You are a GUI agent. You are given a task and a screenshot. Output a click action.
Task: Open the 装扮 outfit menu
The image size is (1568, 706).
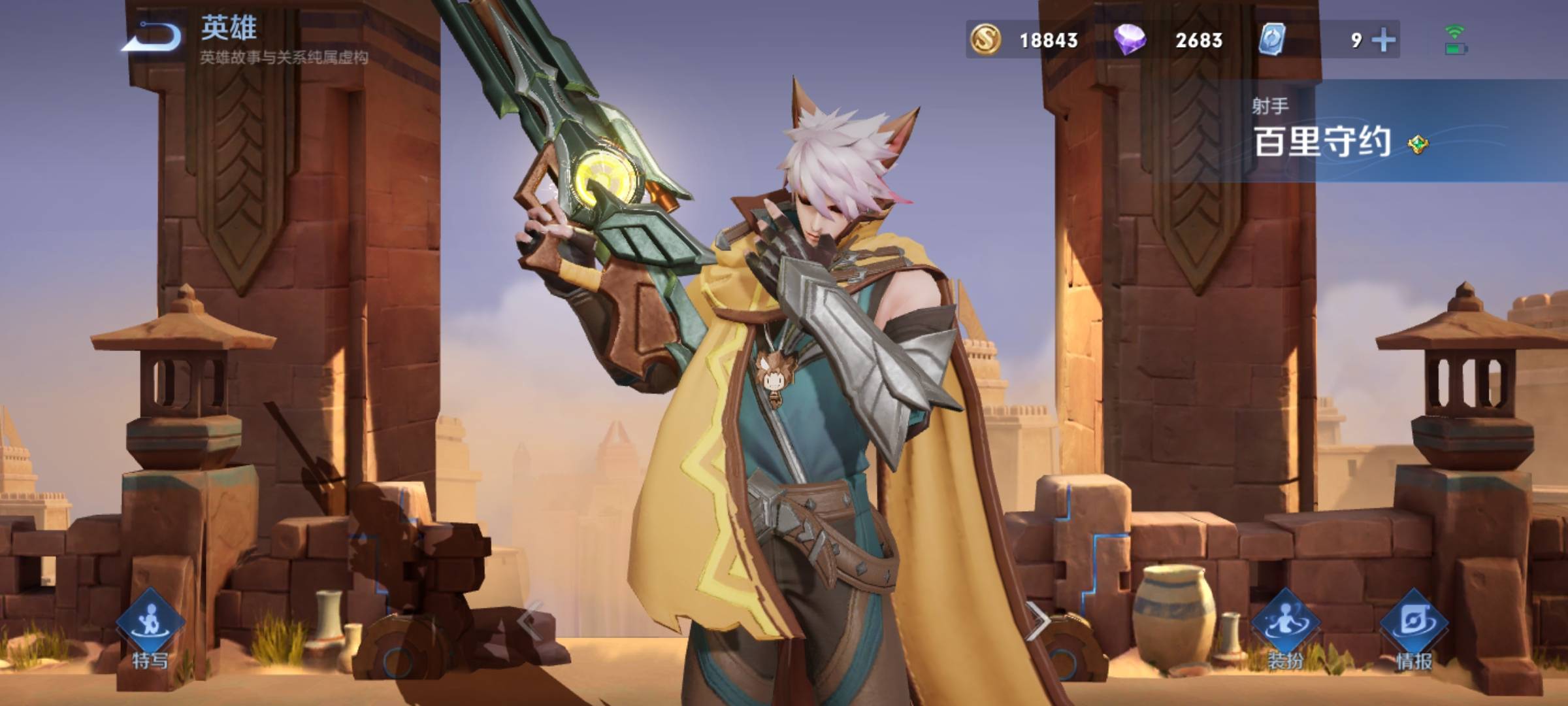[1285, 629]
